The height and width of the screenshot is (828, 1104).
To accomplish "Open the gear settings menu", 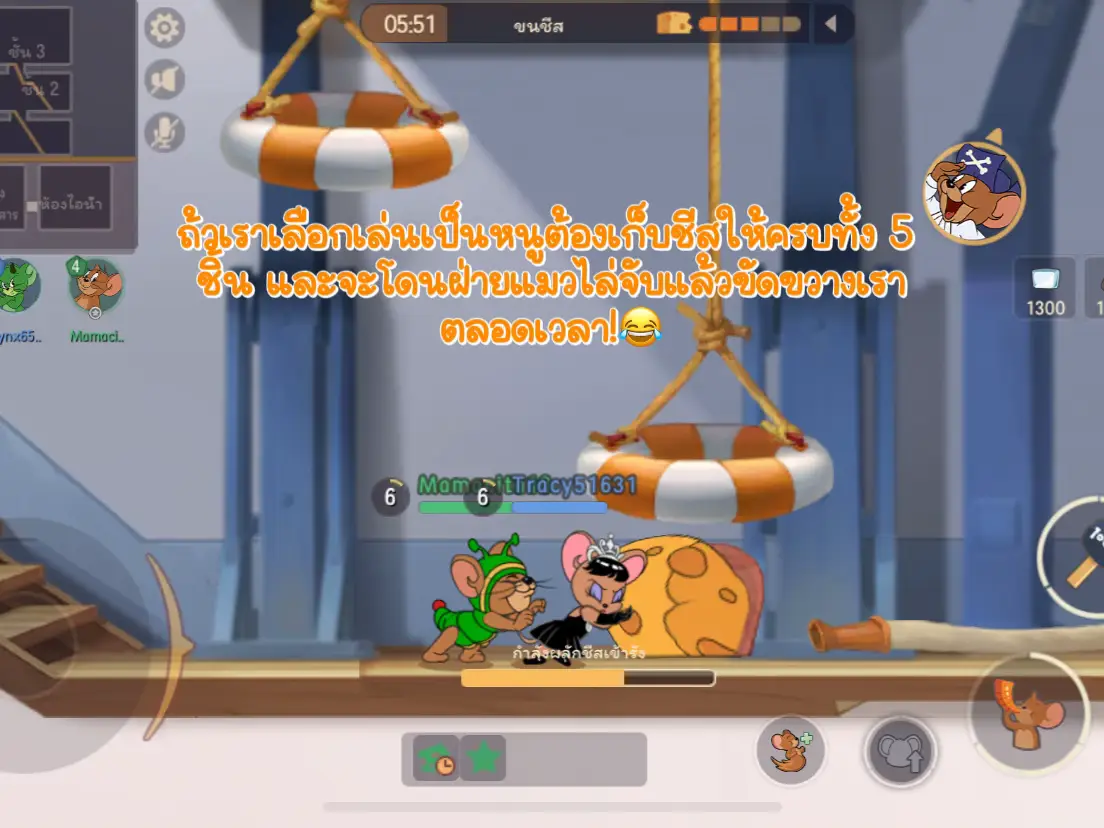I will (x=165, y=27).
